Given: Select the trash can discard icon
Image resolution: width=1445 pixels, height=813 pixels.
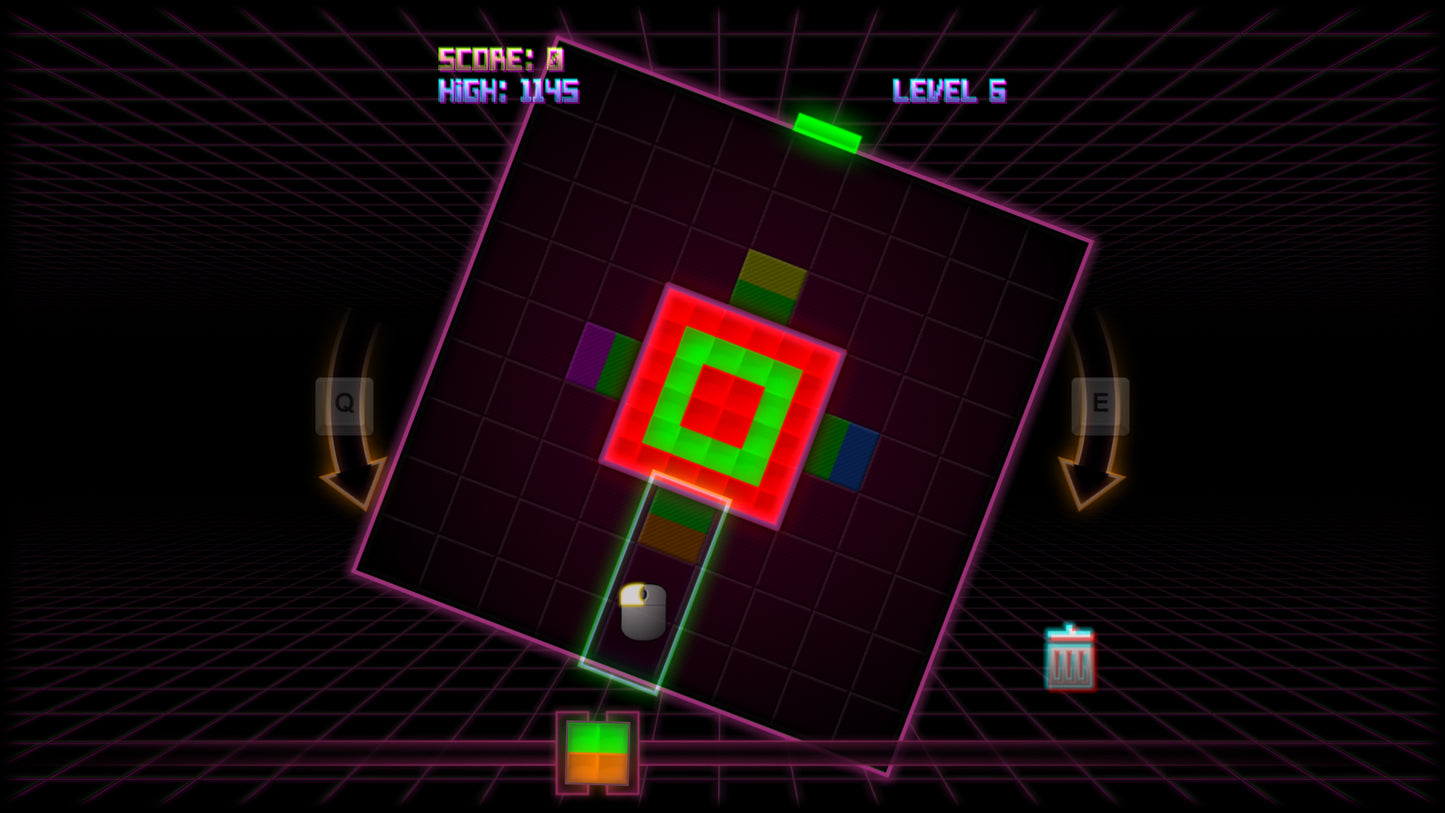Looking at the screenshot, I should click(x=1071, y=657).
